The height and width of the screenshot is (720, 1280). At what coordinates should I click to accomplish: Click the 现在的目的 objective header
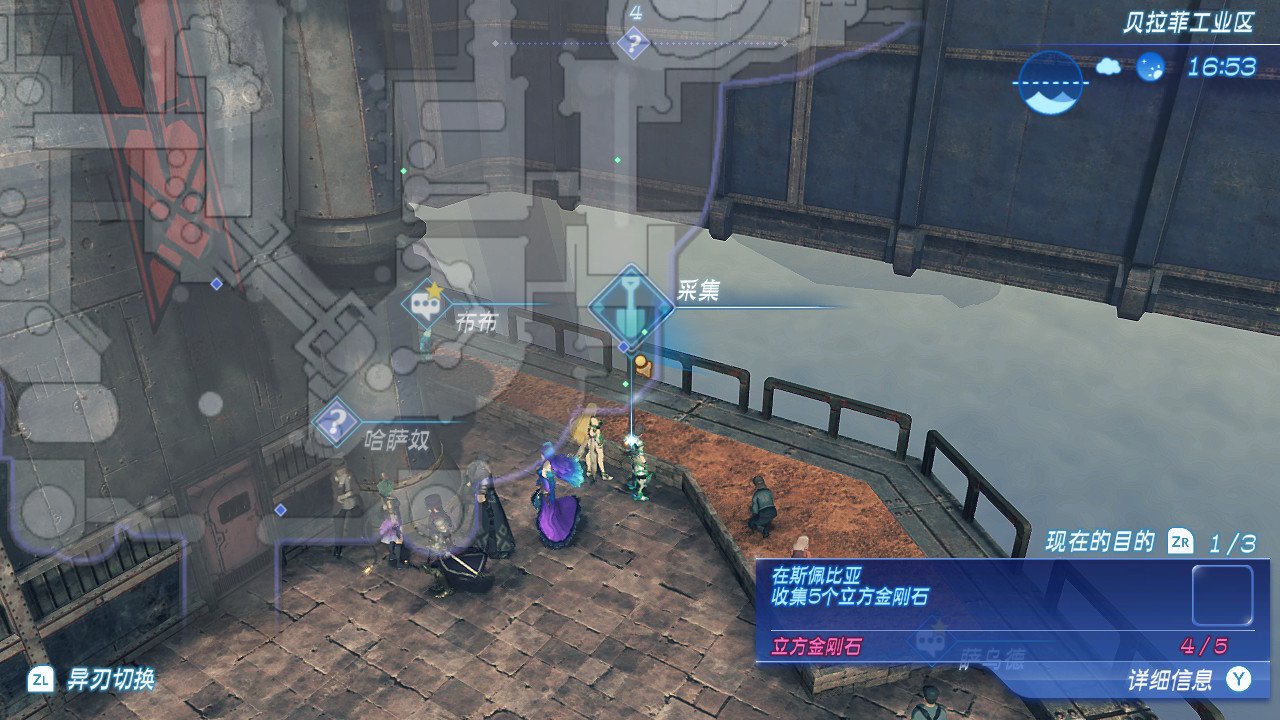1100,543
